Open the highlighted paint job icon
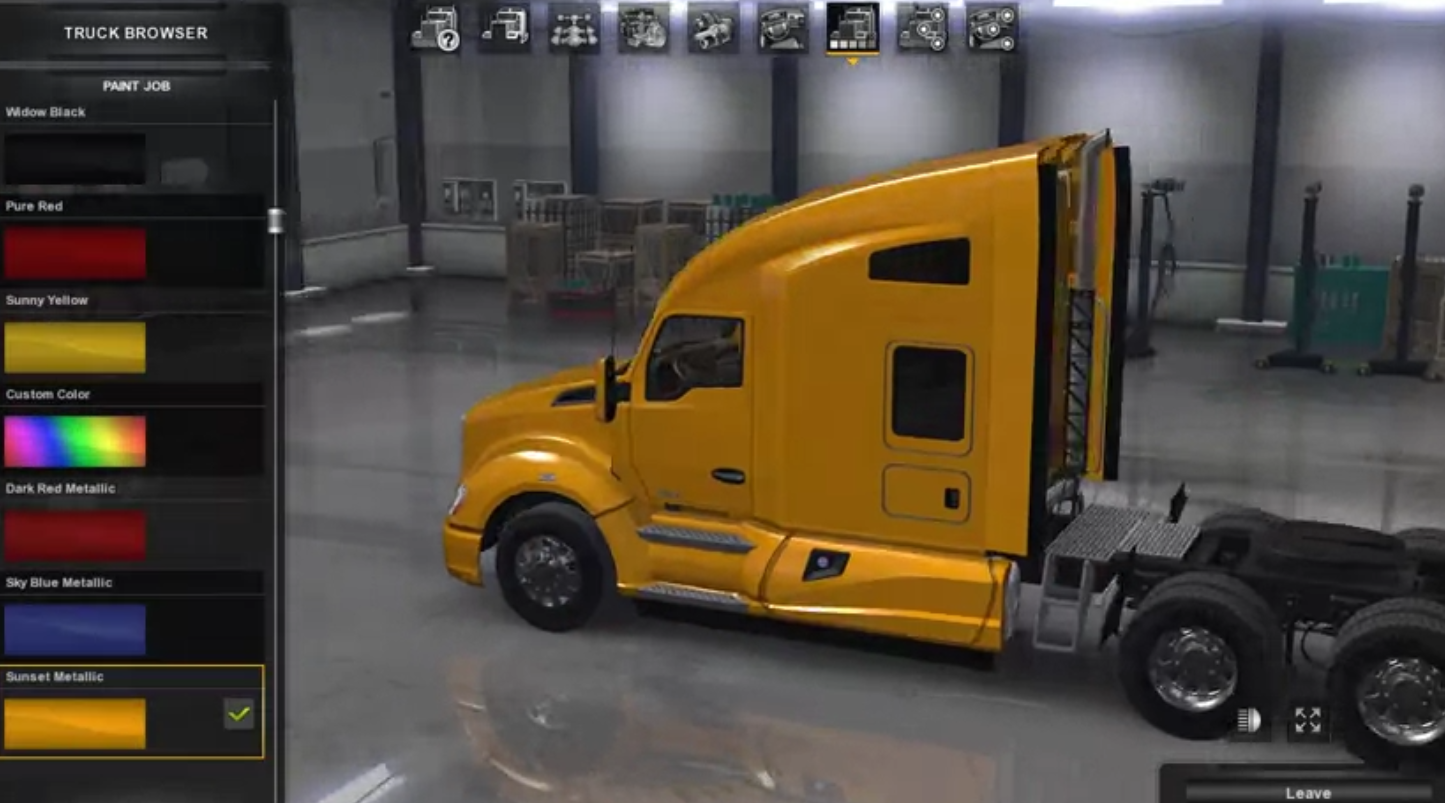 coord(853,27)
